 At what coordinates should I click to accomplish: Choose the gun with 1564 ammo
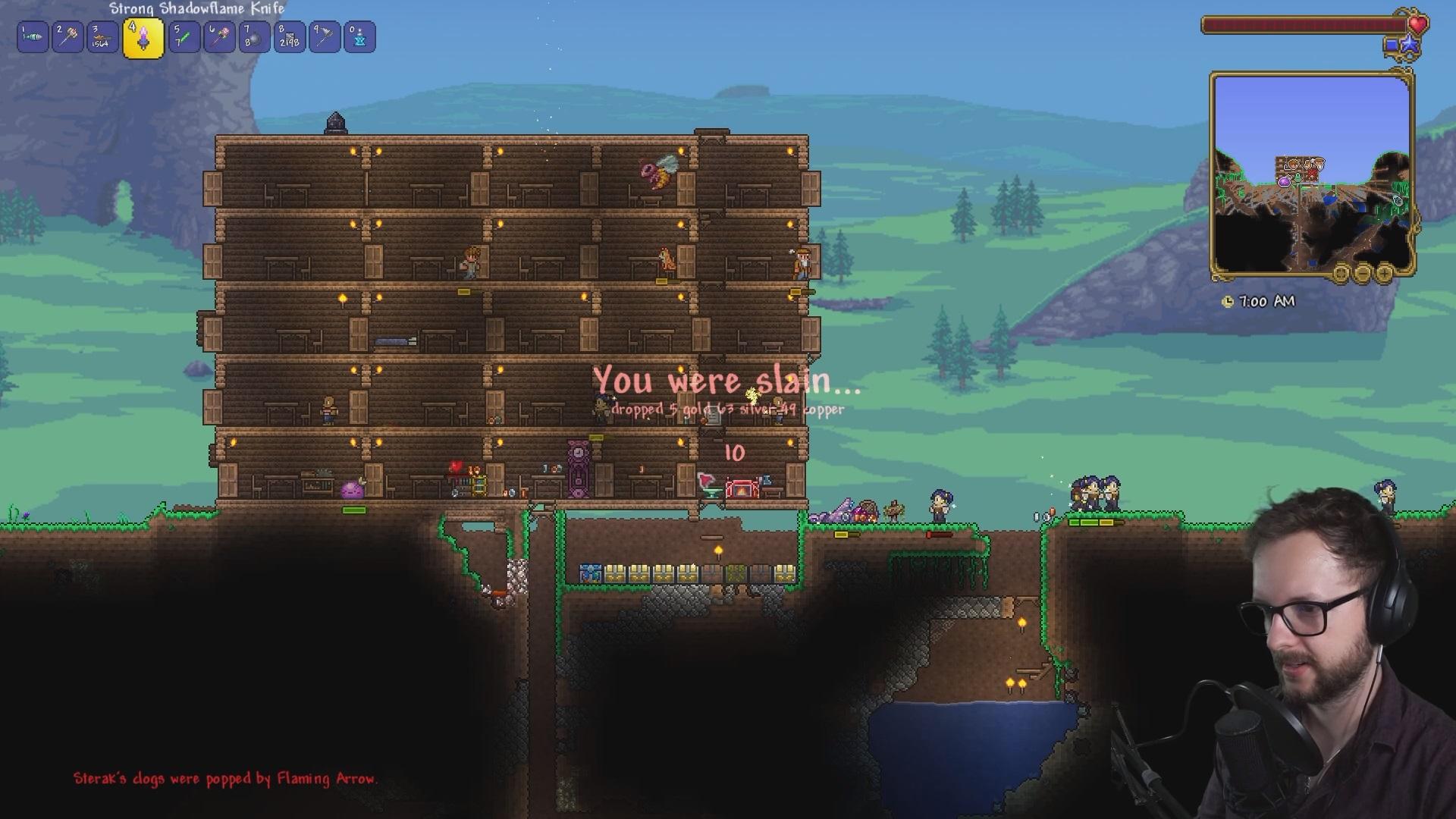click(102, 37)
